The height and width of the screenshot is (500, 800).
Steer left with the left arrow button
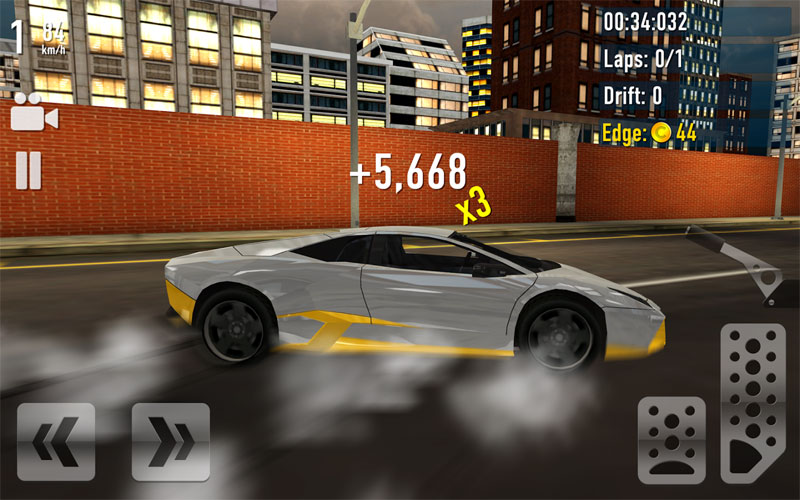pyautogui.click(x=56, y=441)
